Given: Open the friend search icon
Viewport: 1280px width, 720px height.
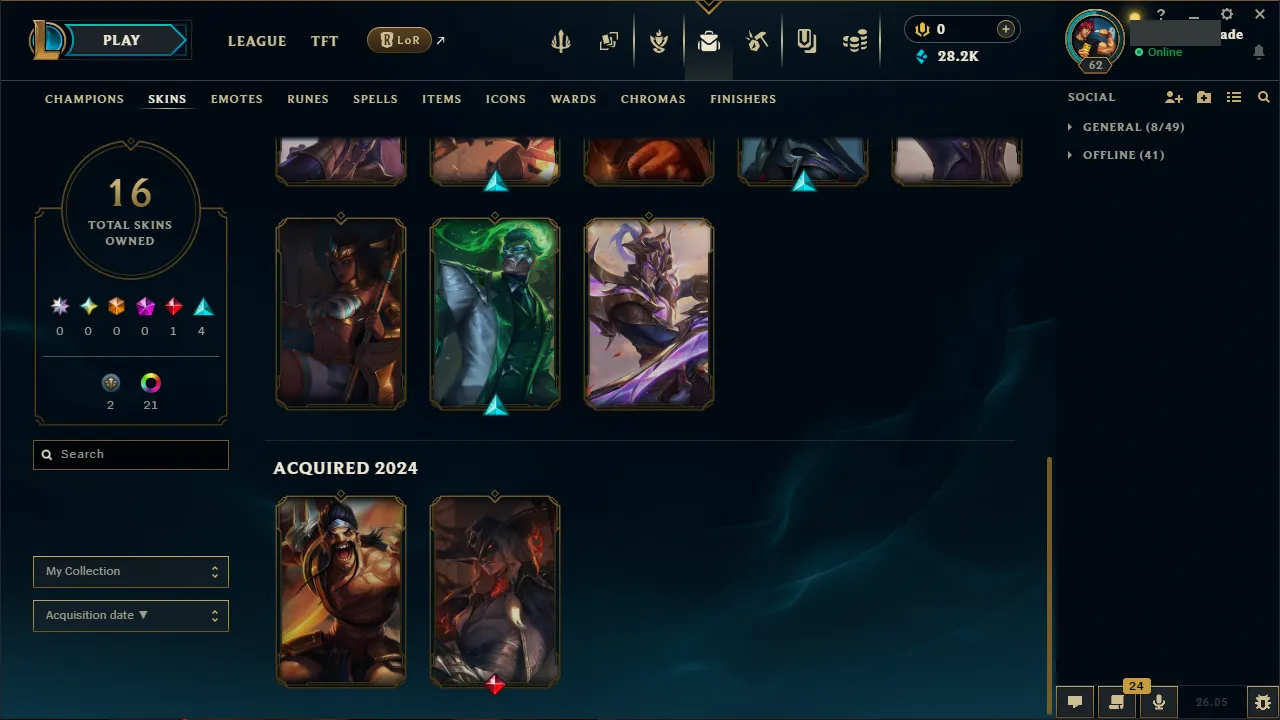Looking at the screenshot, I should coord(1263,97).
